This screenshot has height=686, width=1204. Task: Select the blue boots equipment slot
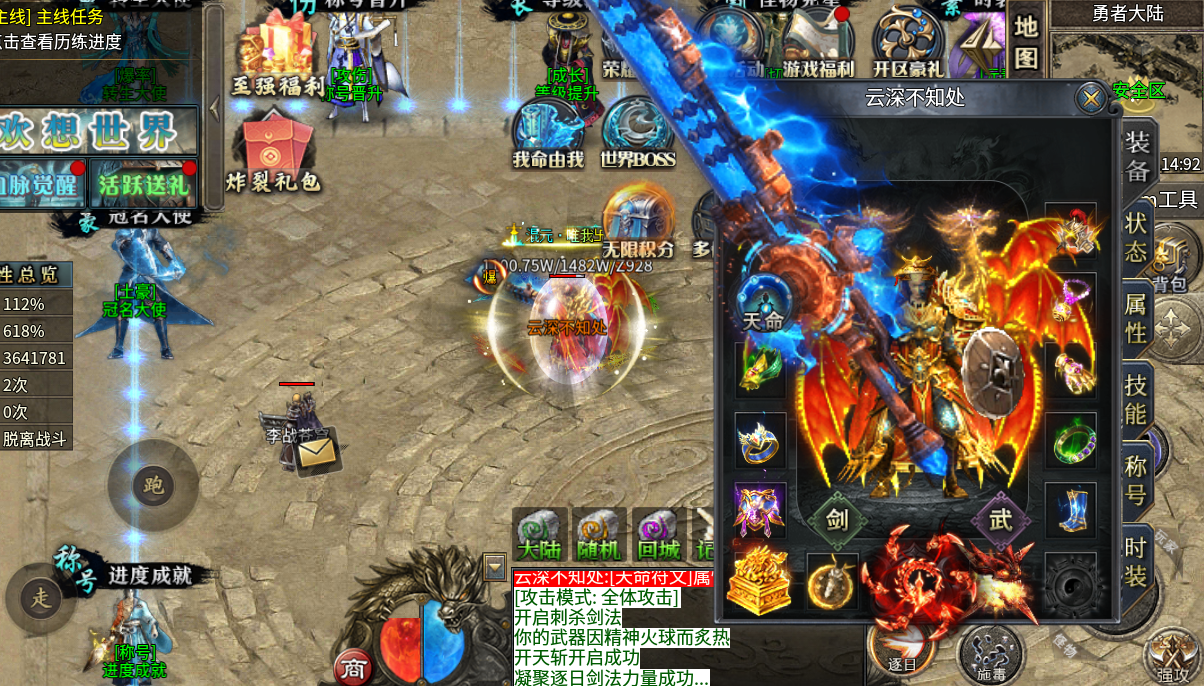1070,509
